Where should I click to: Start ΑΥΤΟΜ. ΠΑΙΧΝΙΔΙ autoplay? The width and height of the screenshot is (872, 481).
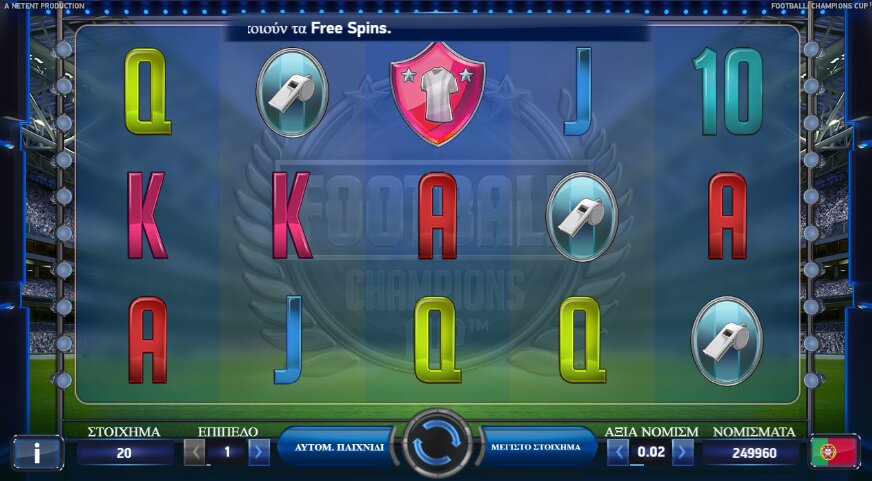click(338, 447)
